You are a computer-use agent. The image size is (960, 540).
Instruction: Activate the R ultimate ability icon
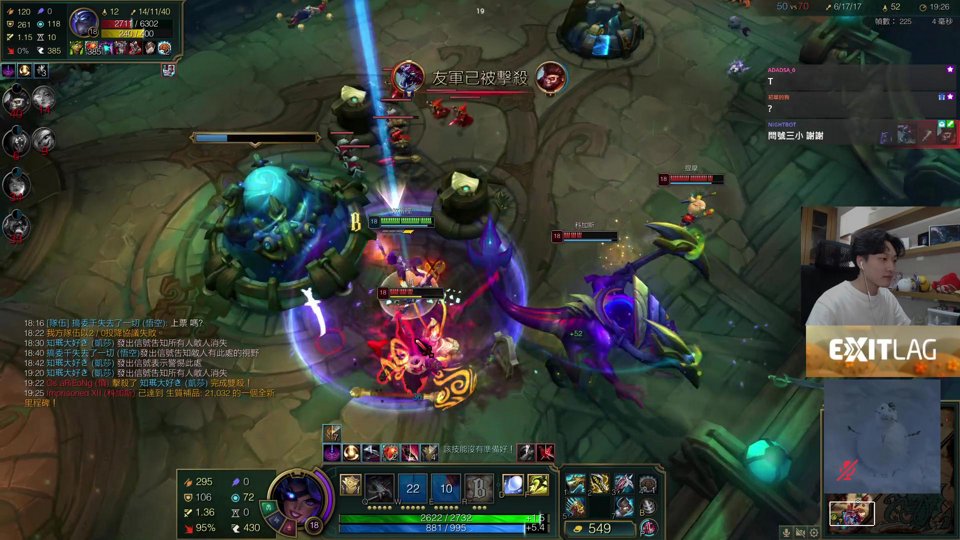tap(479, 487)
